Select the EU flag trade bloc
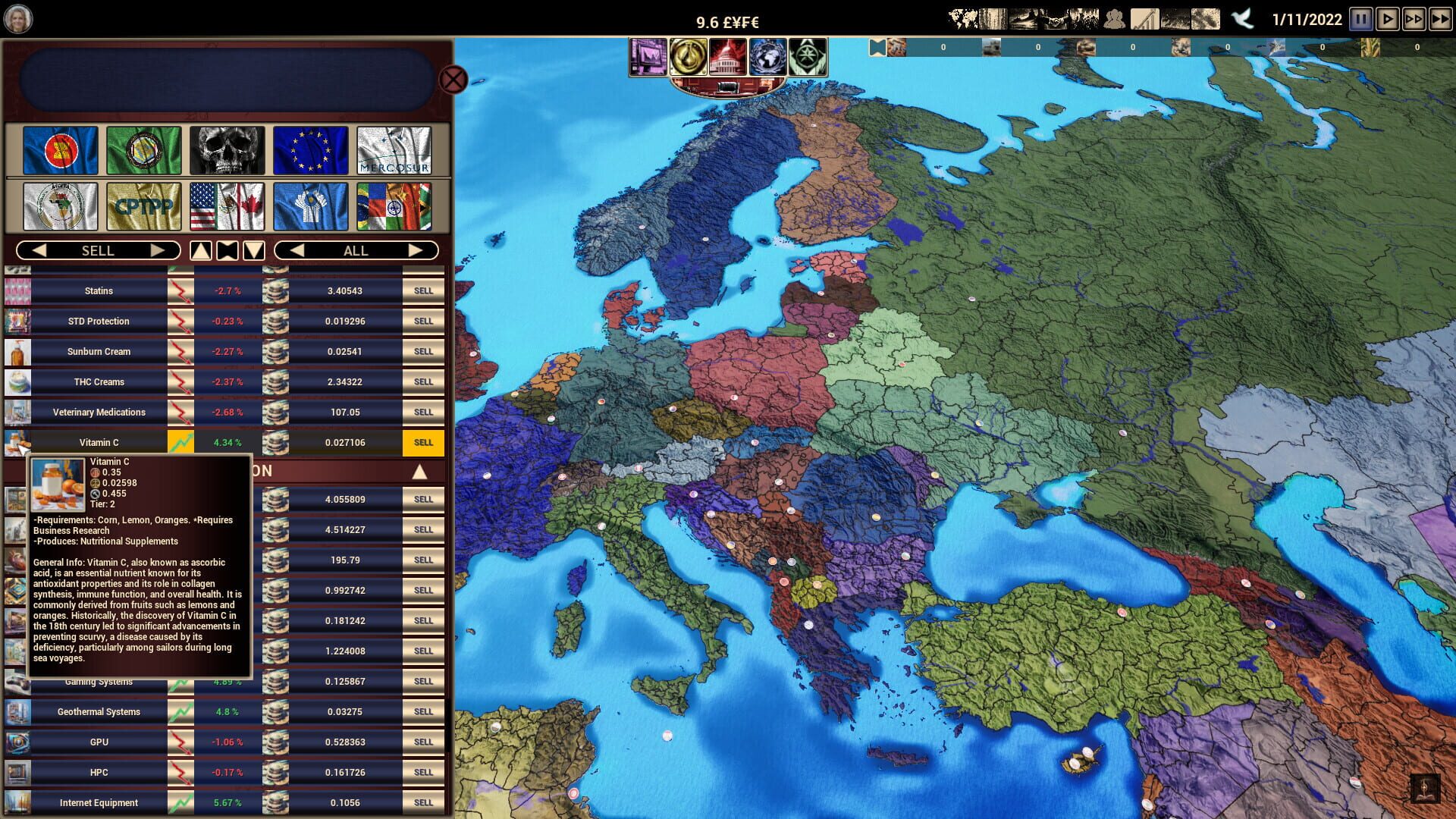The height and width of the screenshot is (819, 1456). coord(311,150)
